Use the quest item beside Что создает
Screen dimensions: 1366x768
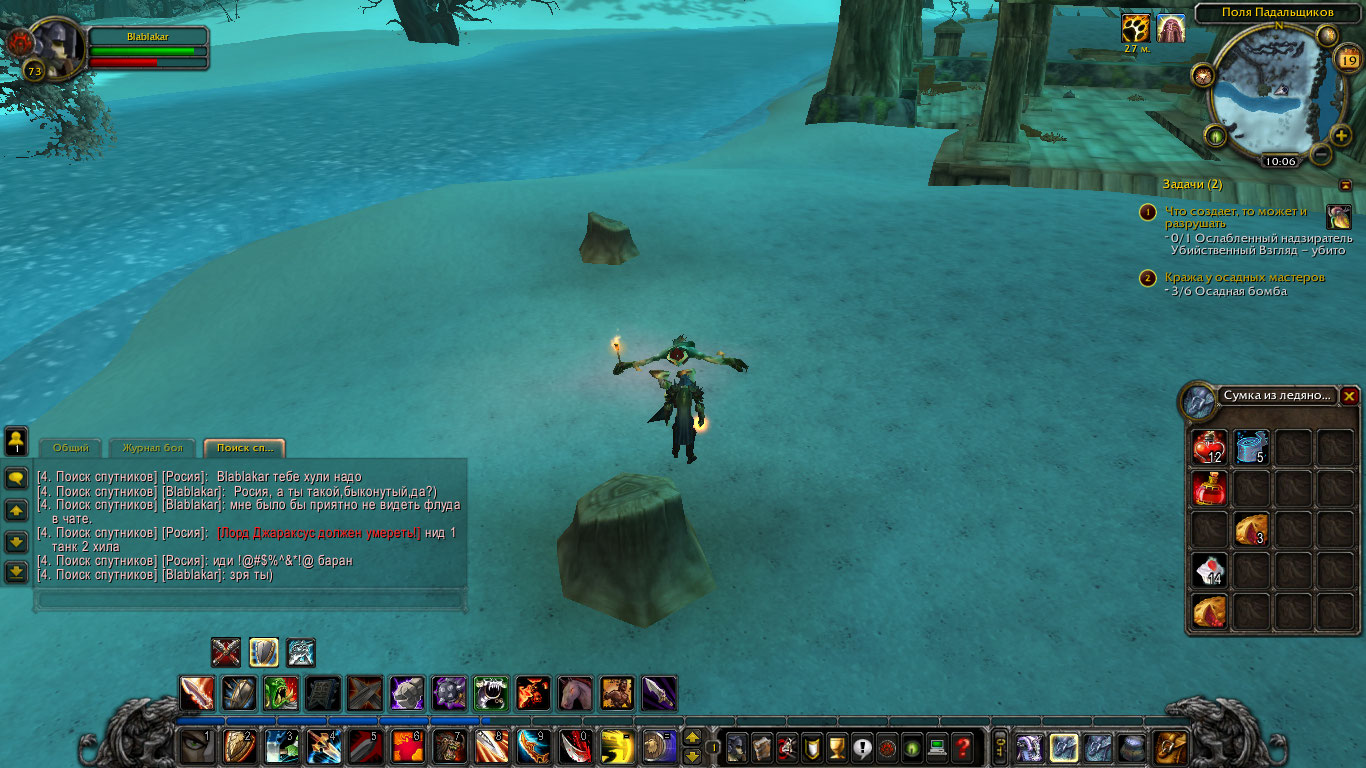click(x=1338, y=217)
